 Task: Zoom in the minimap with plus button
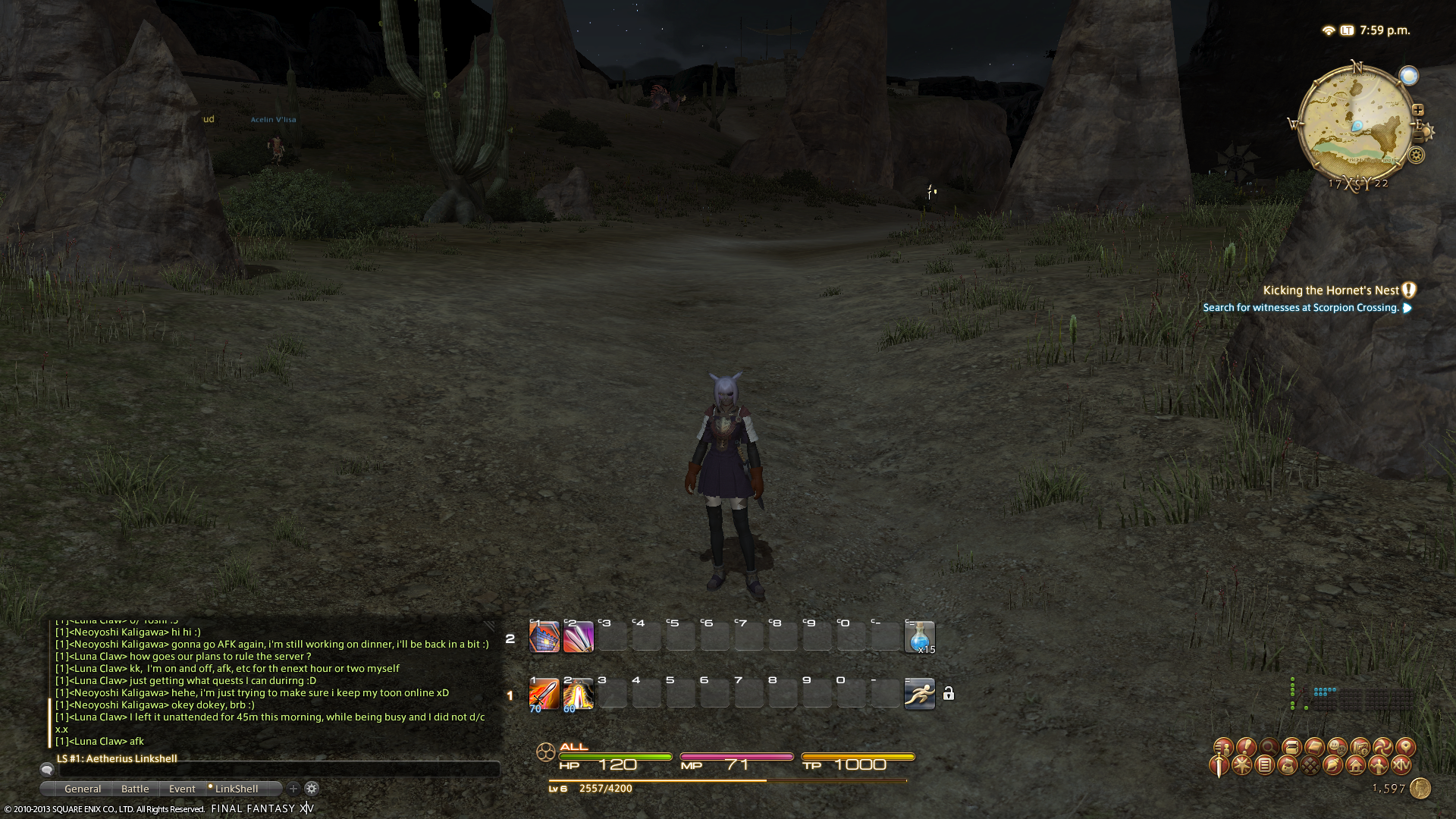click(x=1418, y=110)
